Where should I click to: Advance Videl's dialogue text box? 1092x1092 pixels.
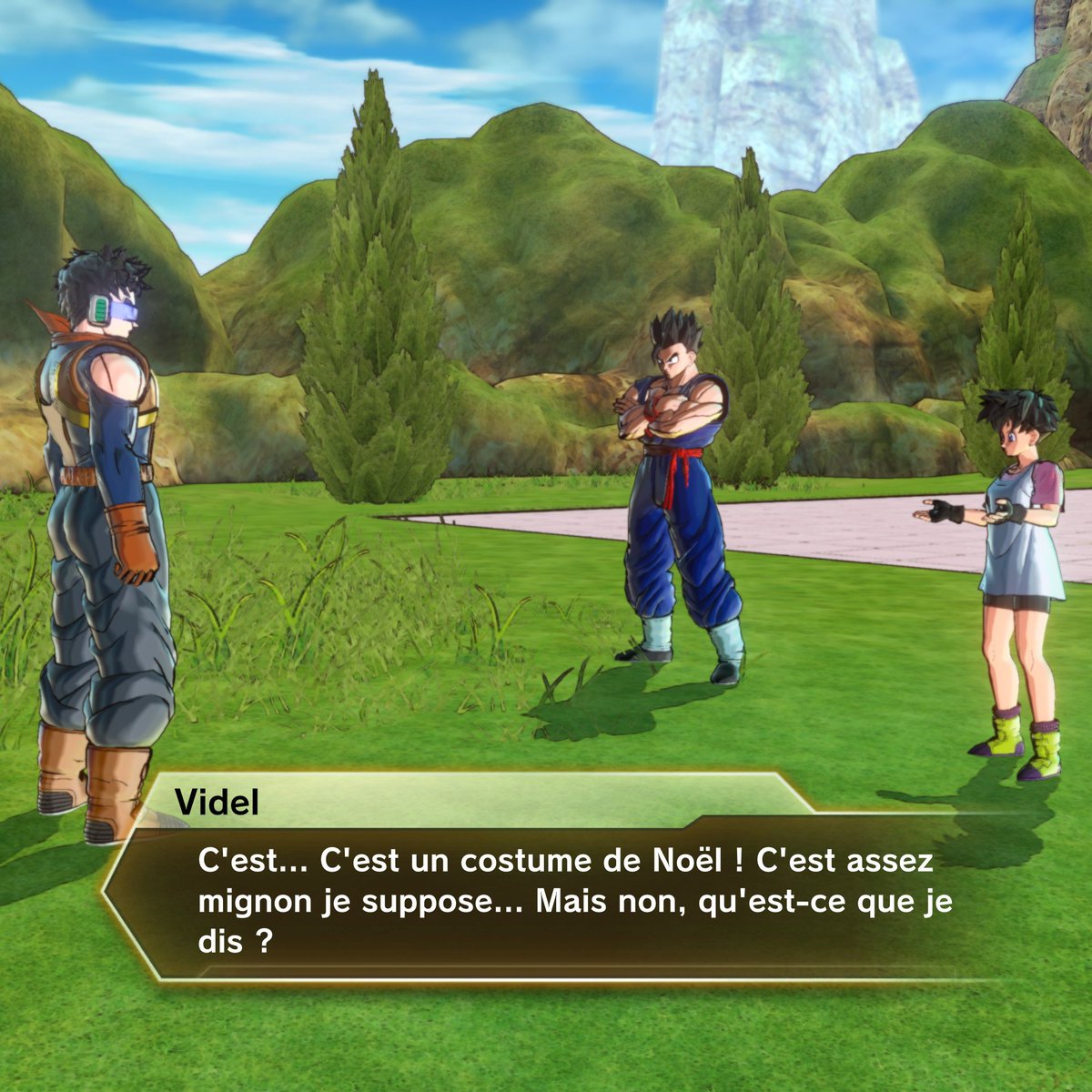564,901
